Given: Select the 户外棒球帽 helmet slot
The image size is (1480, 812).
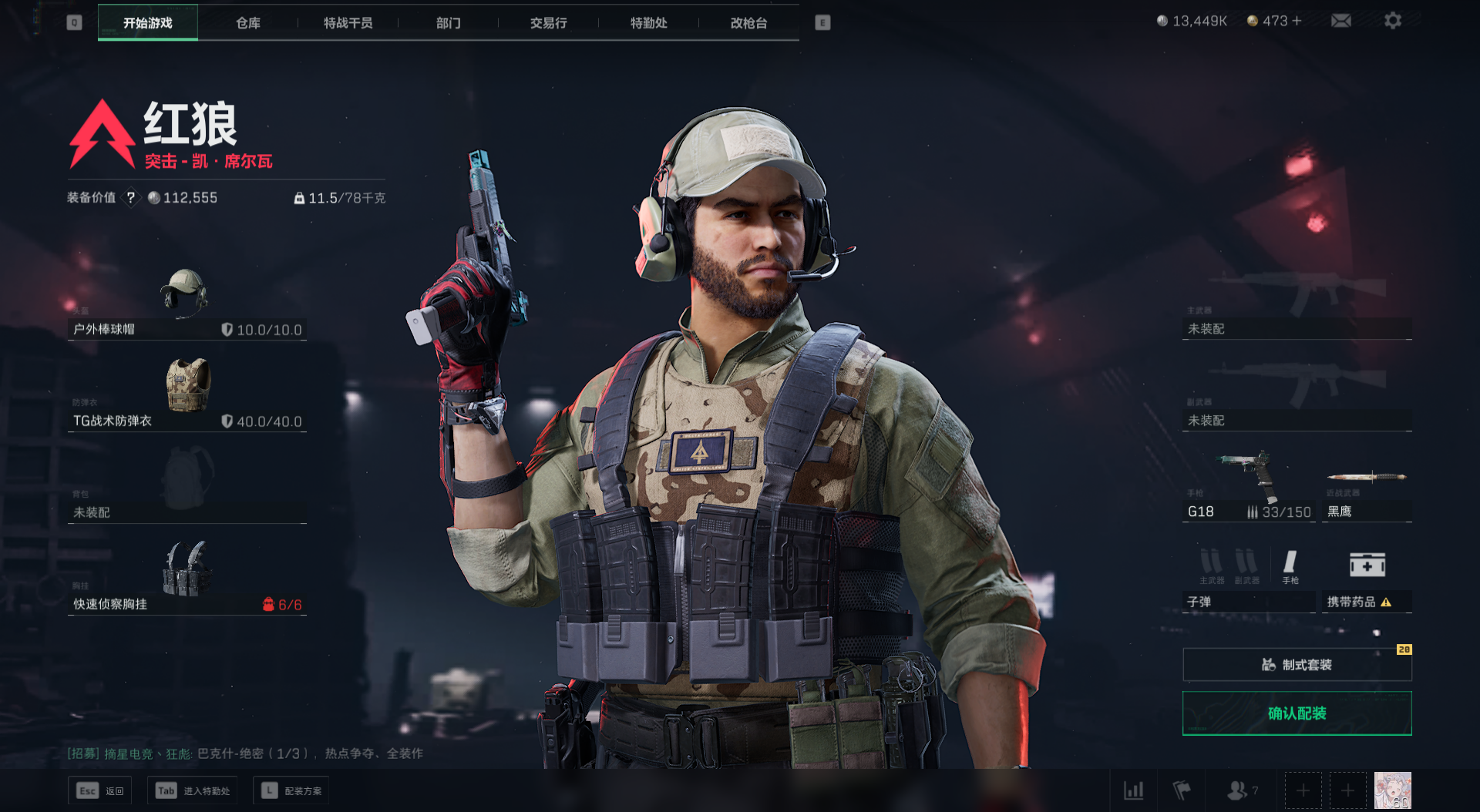Looking at the screenshot, I should point(187,308).
